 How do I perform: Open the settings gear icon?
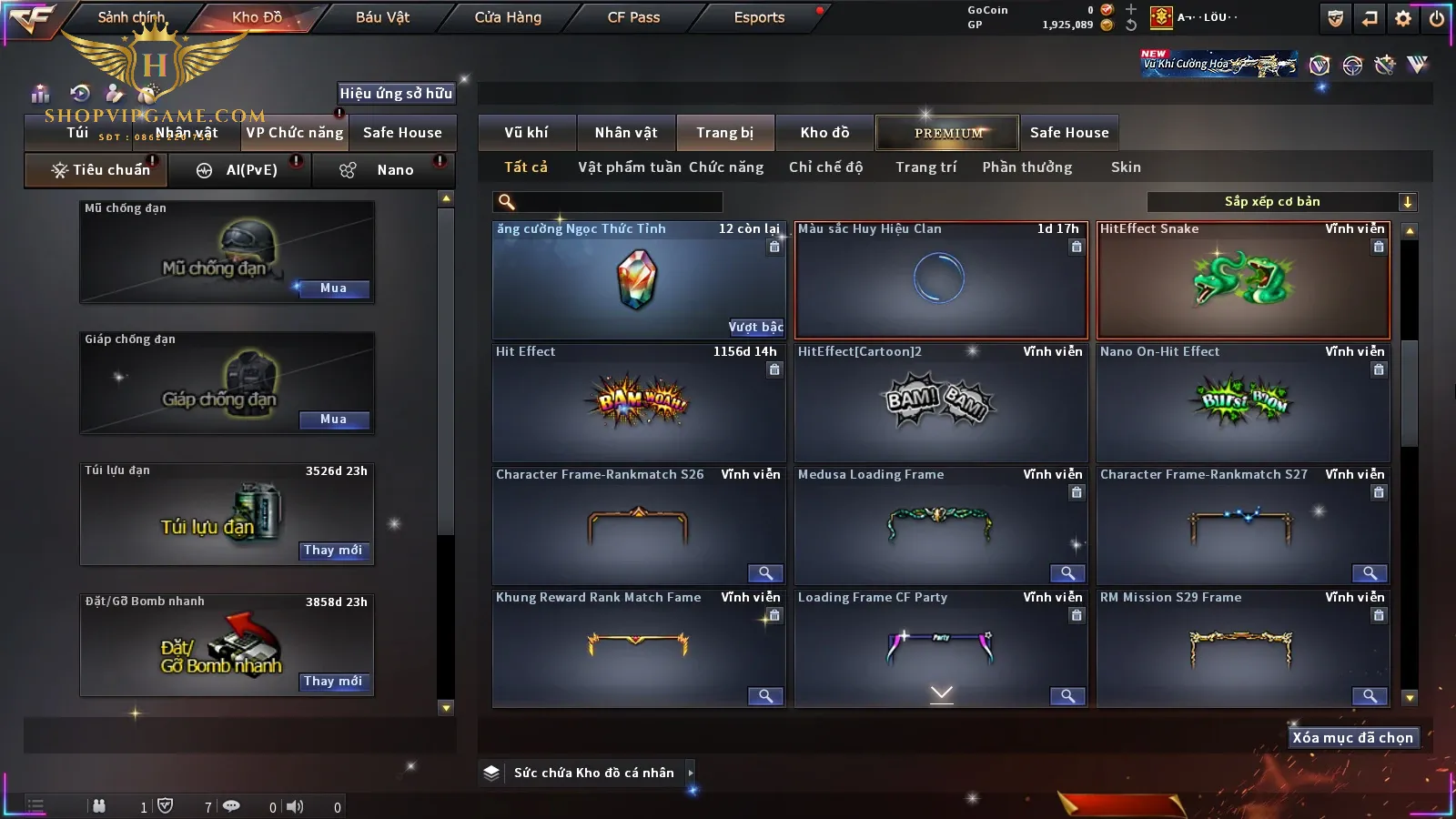coord(1403,18)
